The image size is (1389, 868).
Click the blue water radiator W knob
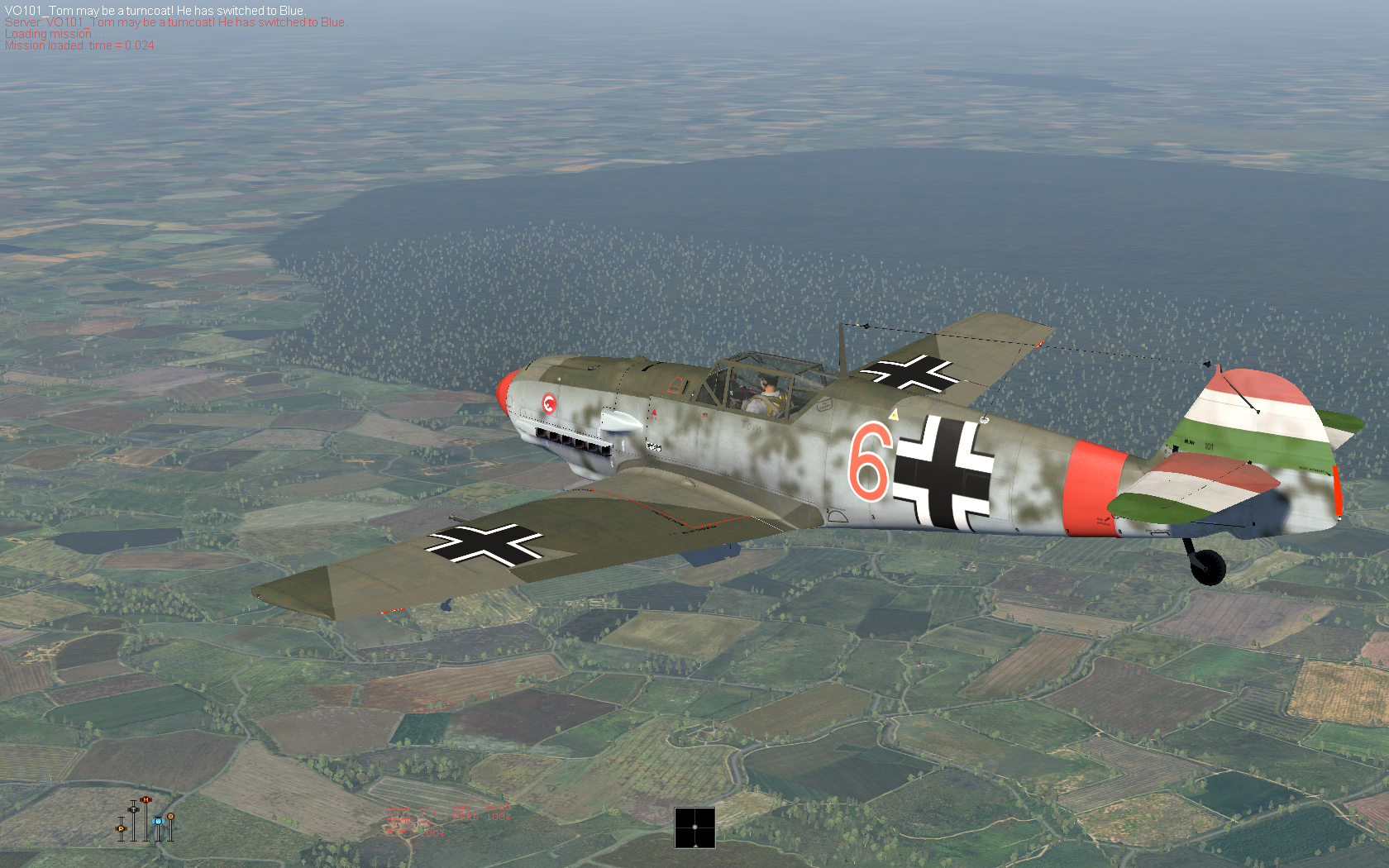pos(158,822)
